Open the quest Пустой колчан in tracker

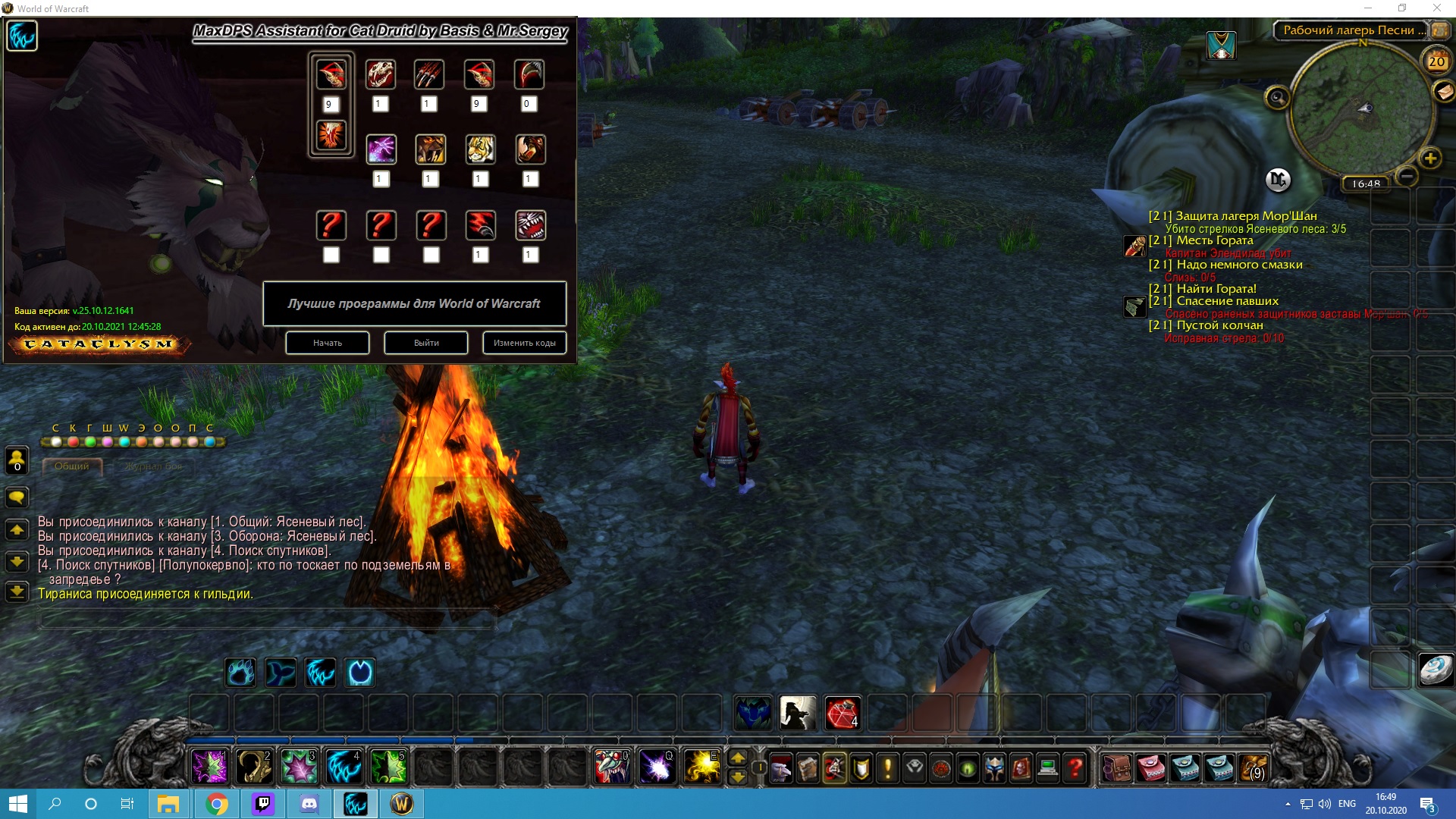(1219, 325)
